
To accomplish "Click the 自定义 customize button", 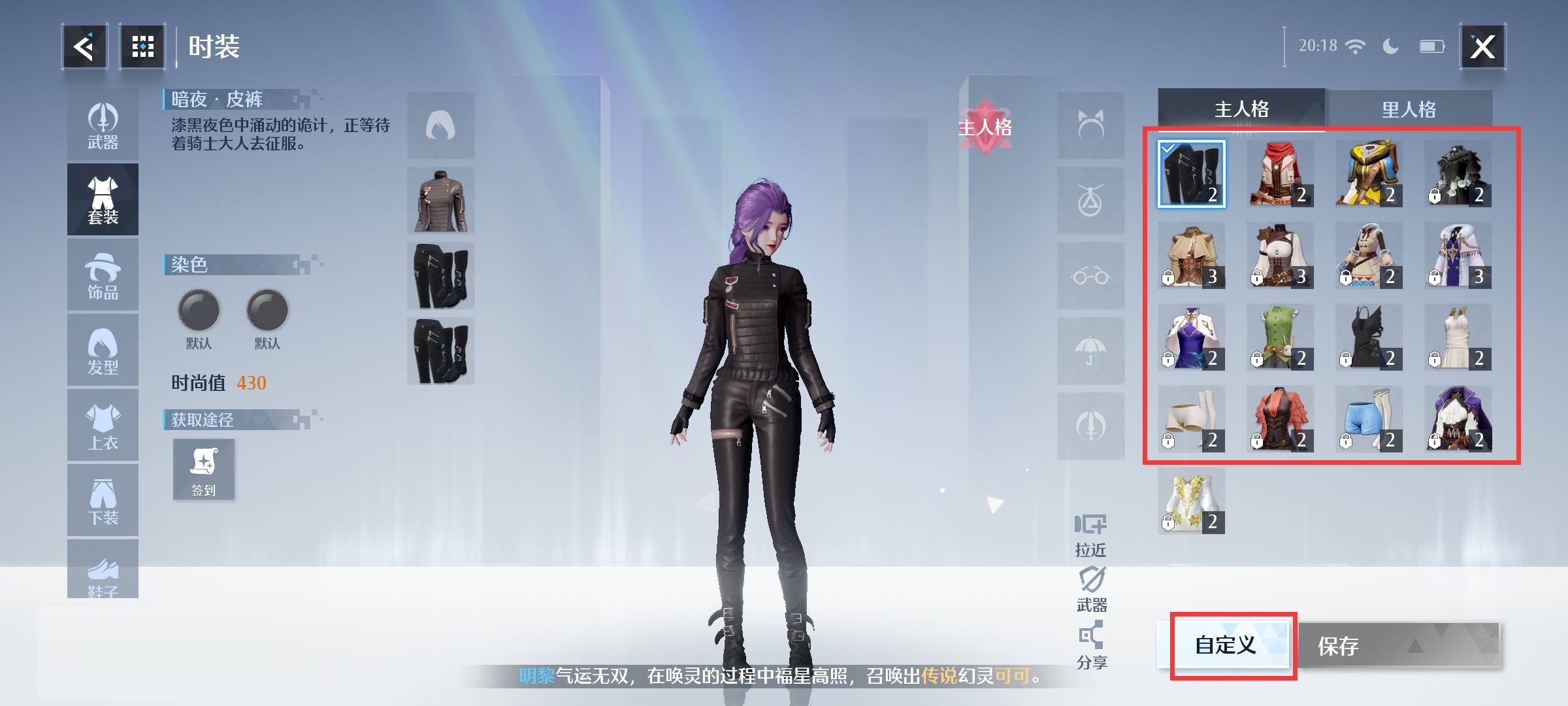I will (x=1226, y=645).
